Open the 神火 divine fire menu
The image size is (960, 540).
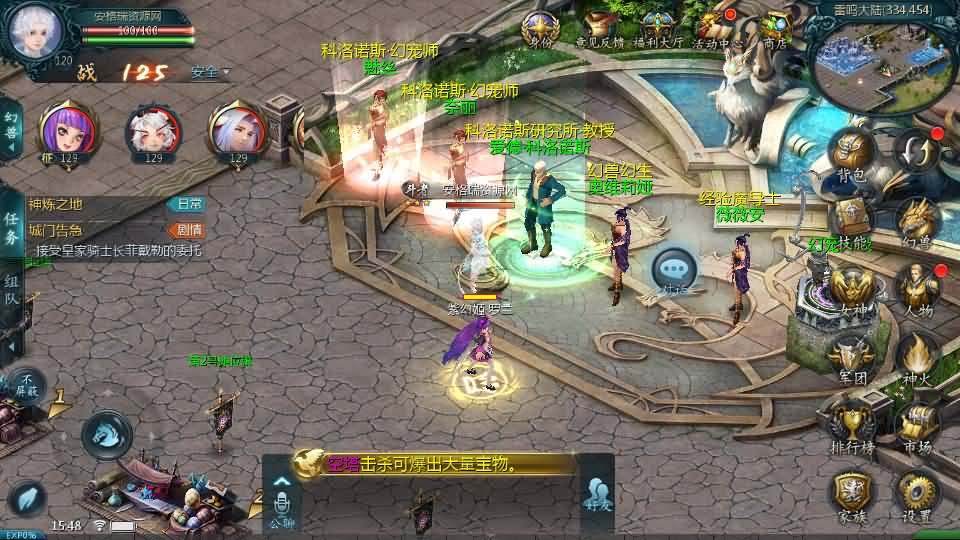point(914,355)
